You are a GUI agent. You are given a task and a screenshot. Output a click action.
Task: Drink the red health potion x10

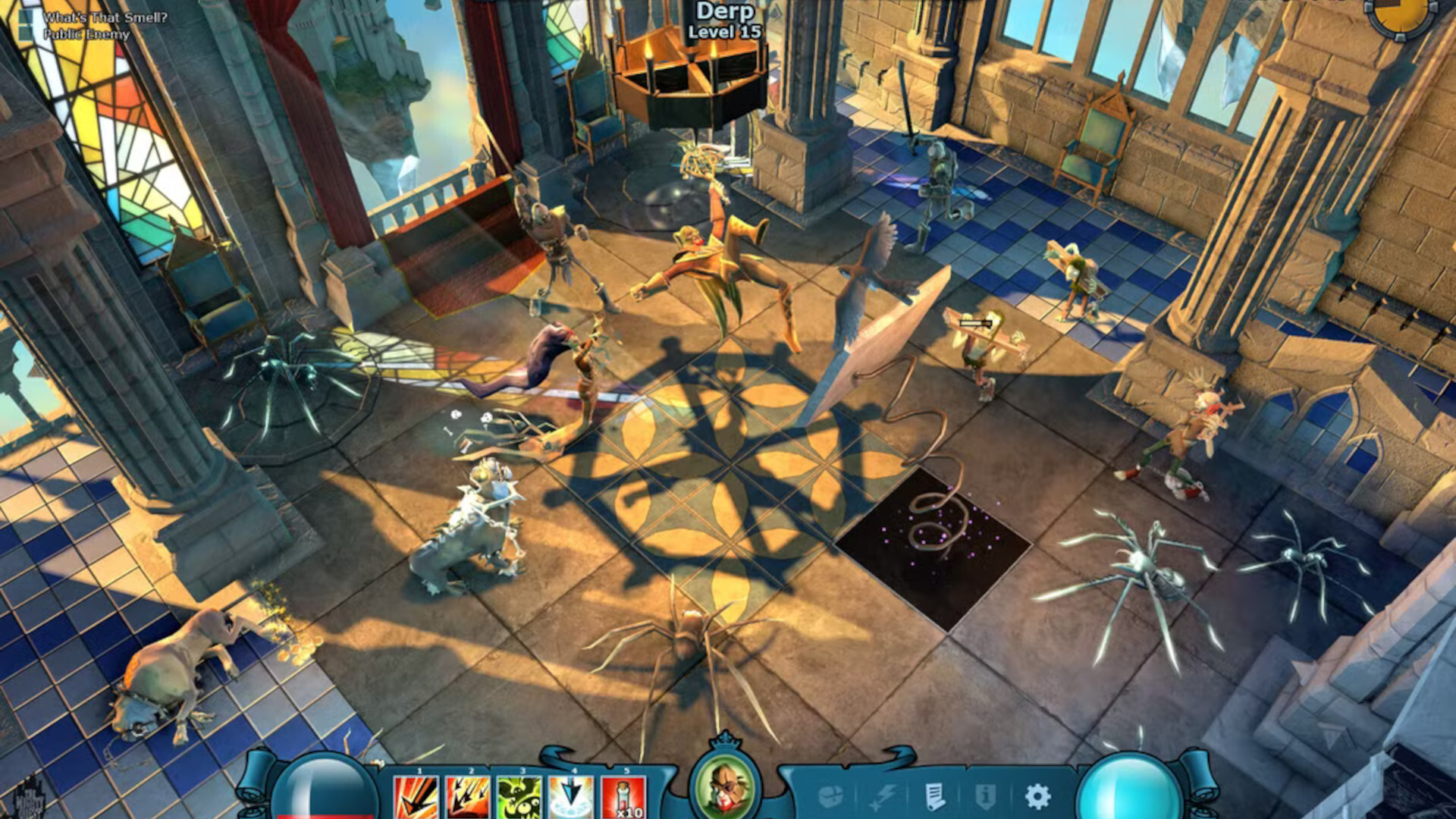pos(623,798)
